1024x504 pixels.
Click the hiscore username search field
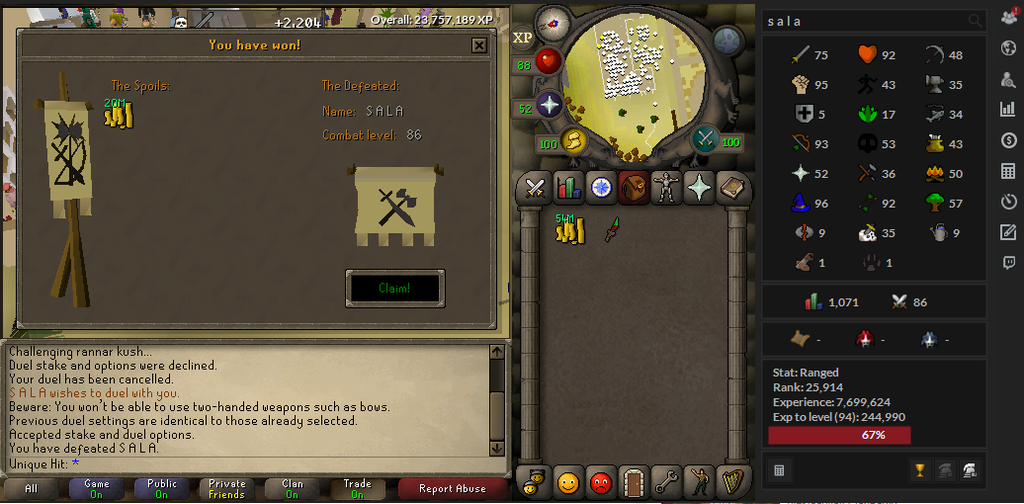[863, 21]
